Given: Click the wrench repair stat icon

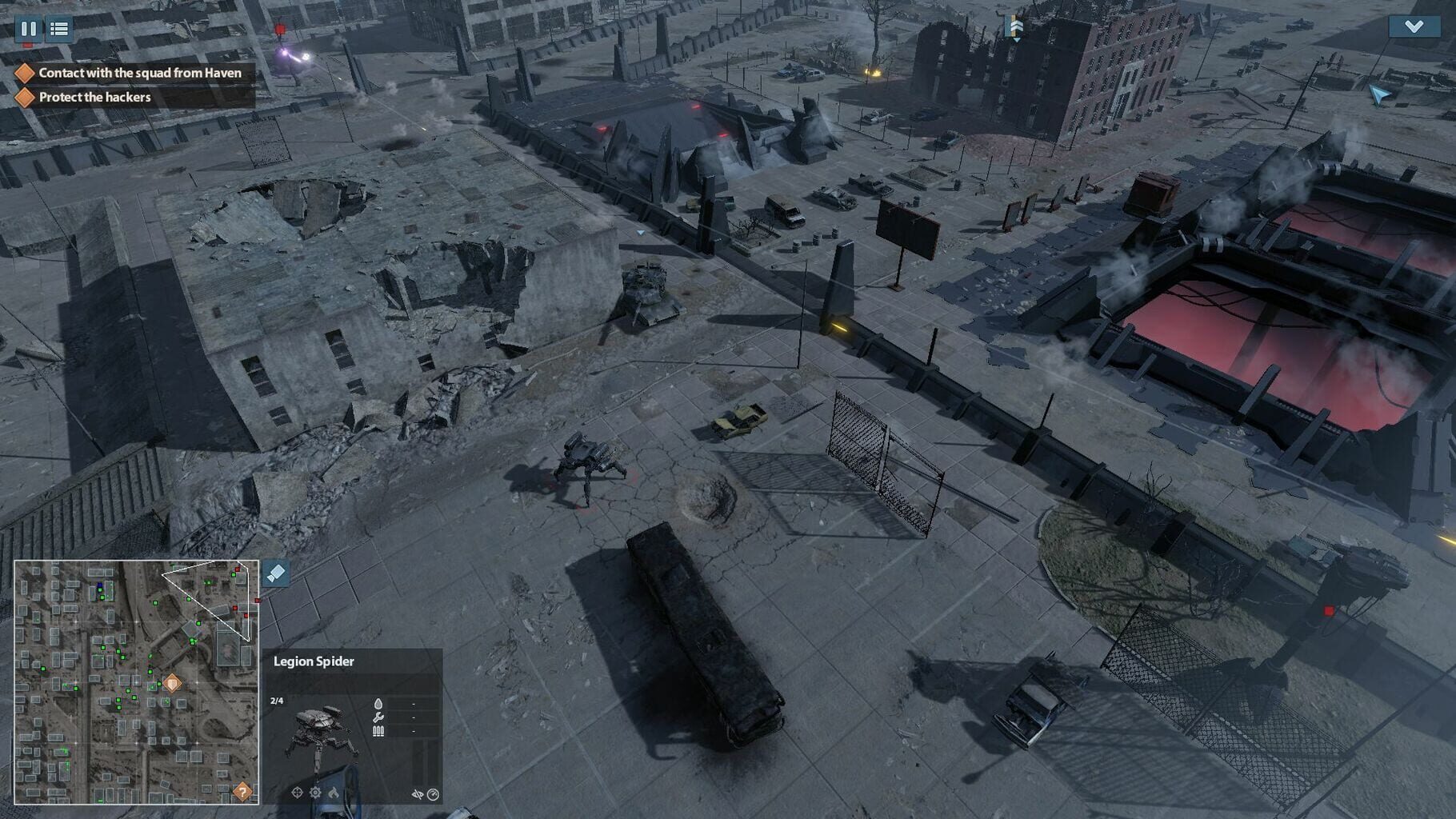Looking at the screenshot, I should 378,717.
